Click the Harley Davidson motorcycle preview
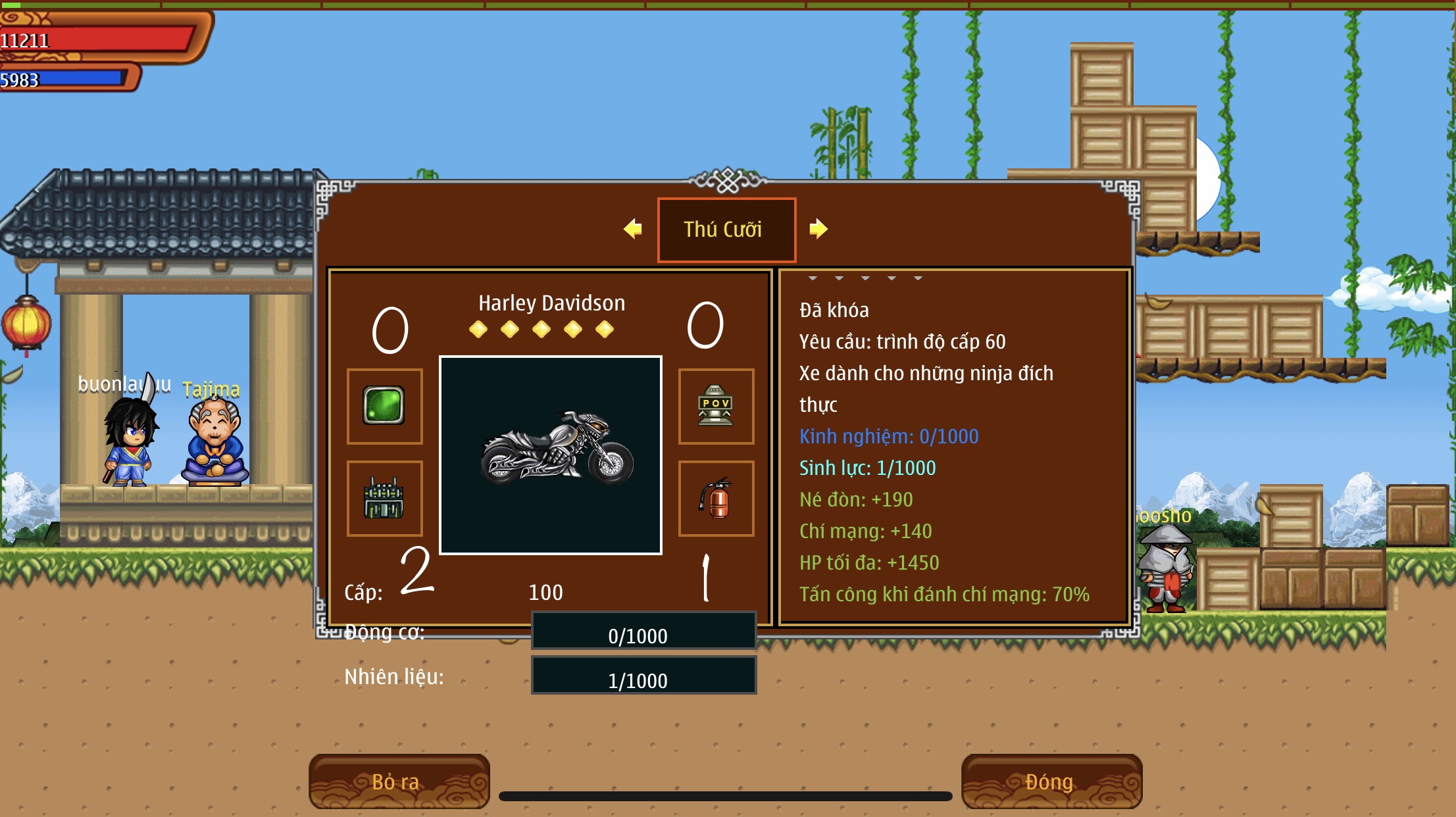This screenshot has width=1456, height=817. tap(551, 455)
